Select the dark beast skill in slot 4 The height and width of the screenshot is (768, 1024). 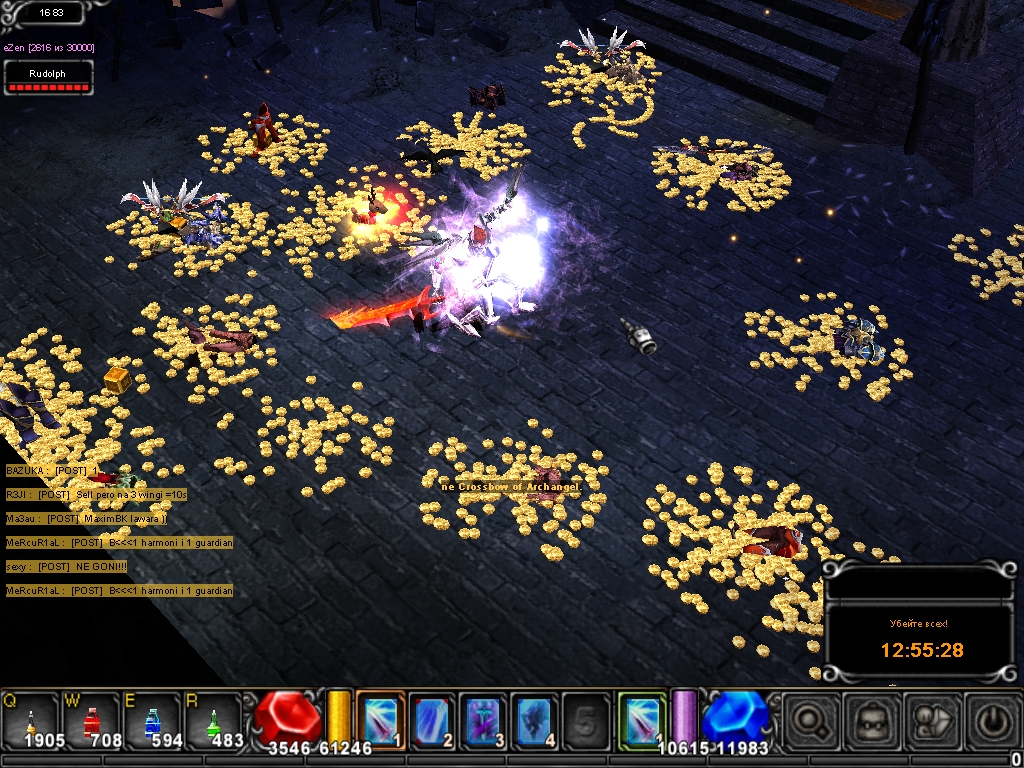point(535,719)
